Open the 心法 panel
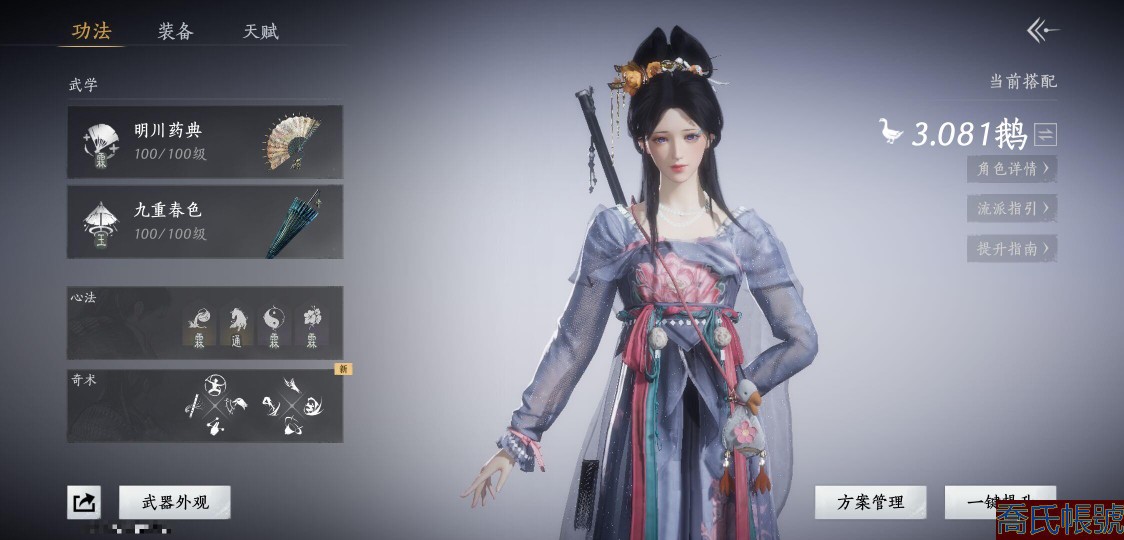This screenshot has width=1124, height=540. (205, 322)
